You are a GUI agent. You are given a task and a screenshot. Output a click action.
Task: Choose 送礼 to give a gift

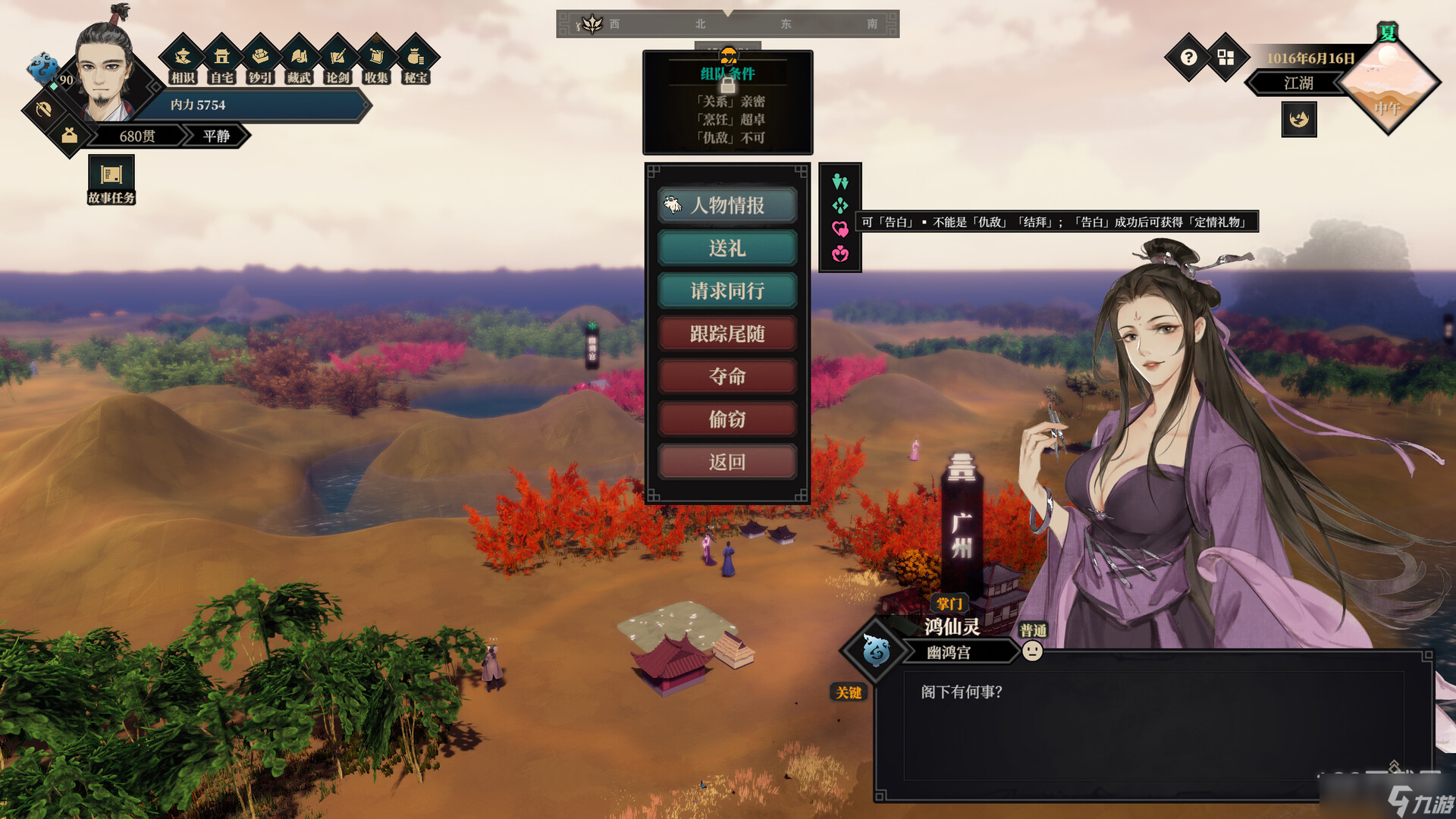pyautogui.click(x=726, y=248)
